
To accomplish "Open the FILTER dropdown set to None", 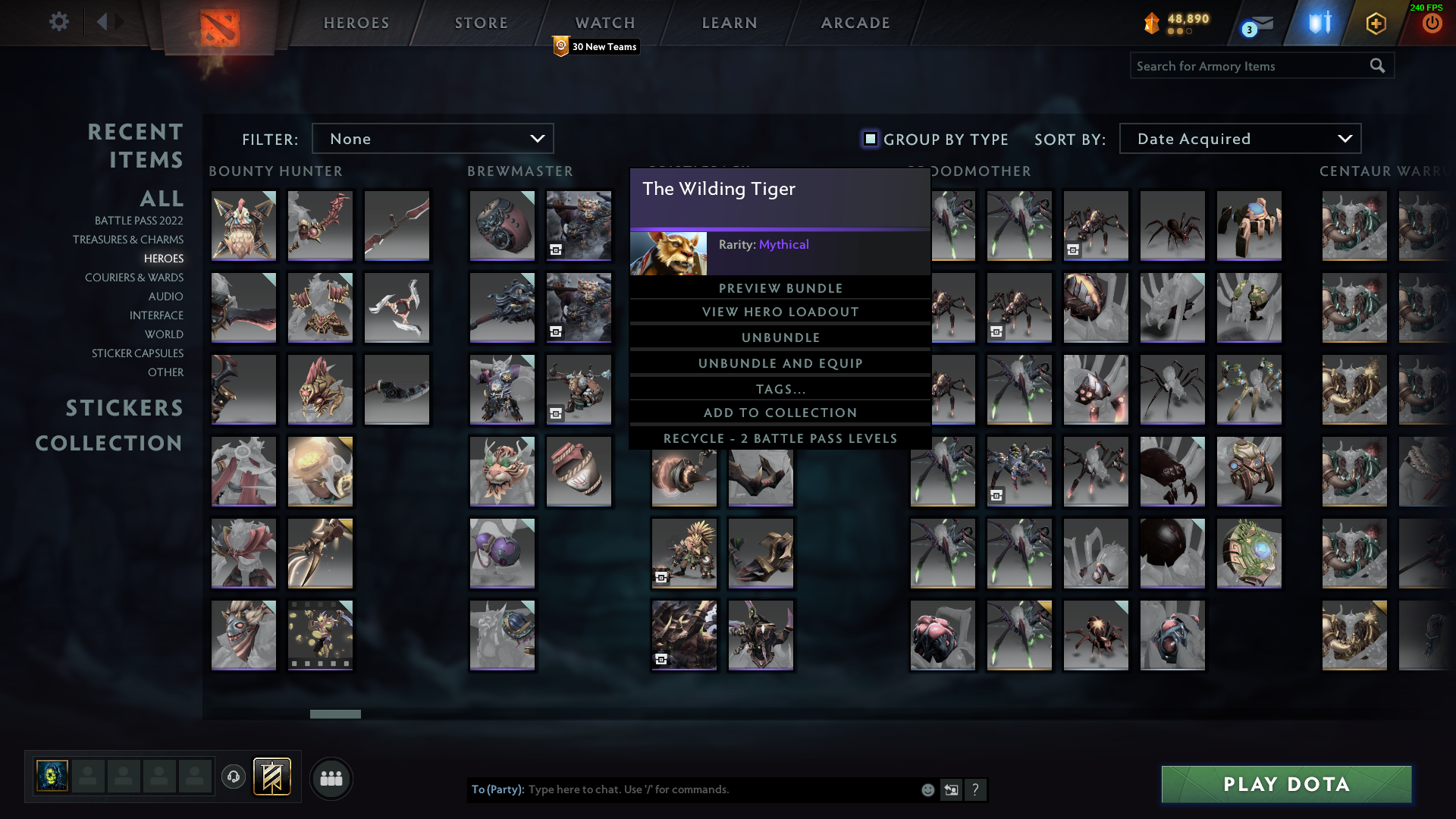I will [x=433, y=138].
